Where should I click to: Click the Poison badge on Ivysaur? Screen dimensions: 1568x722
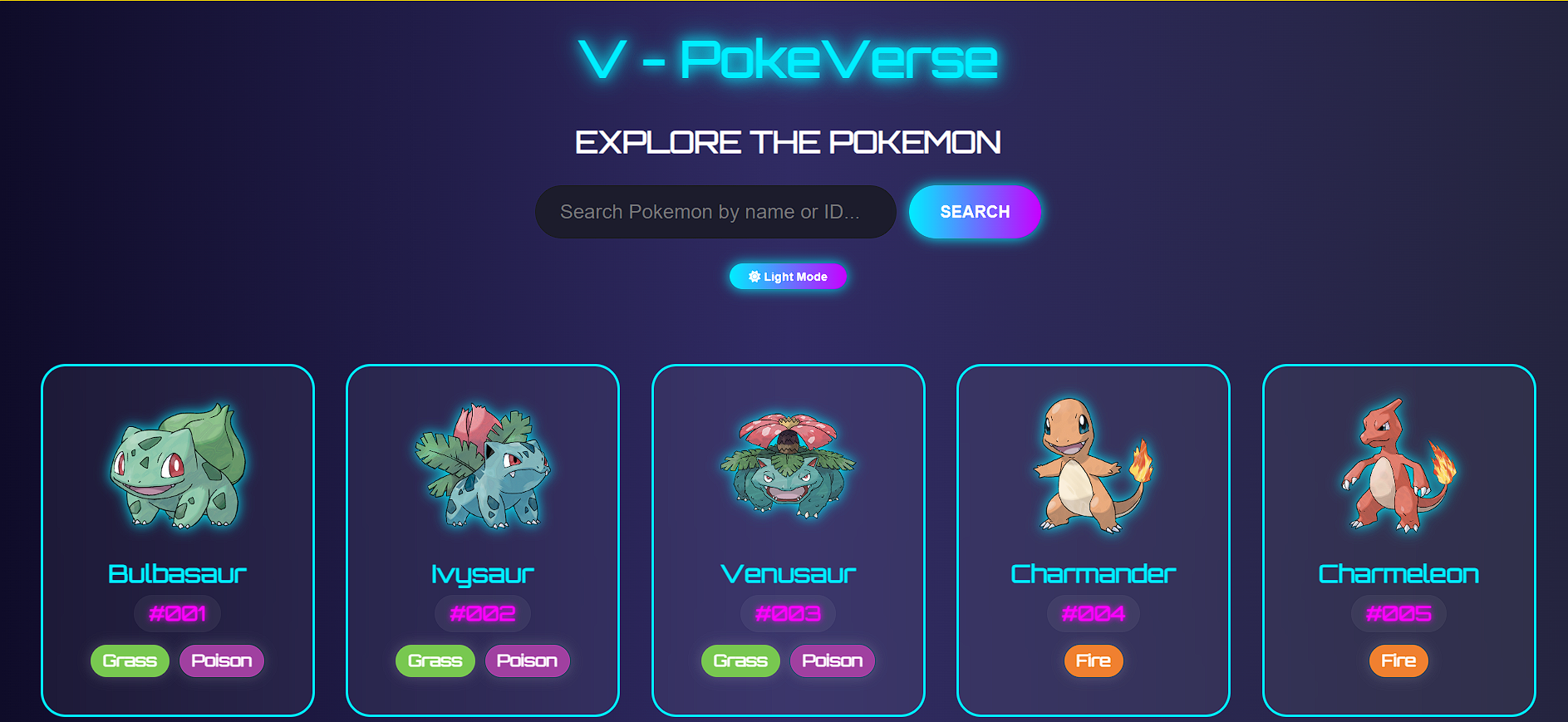point(527,661)
